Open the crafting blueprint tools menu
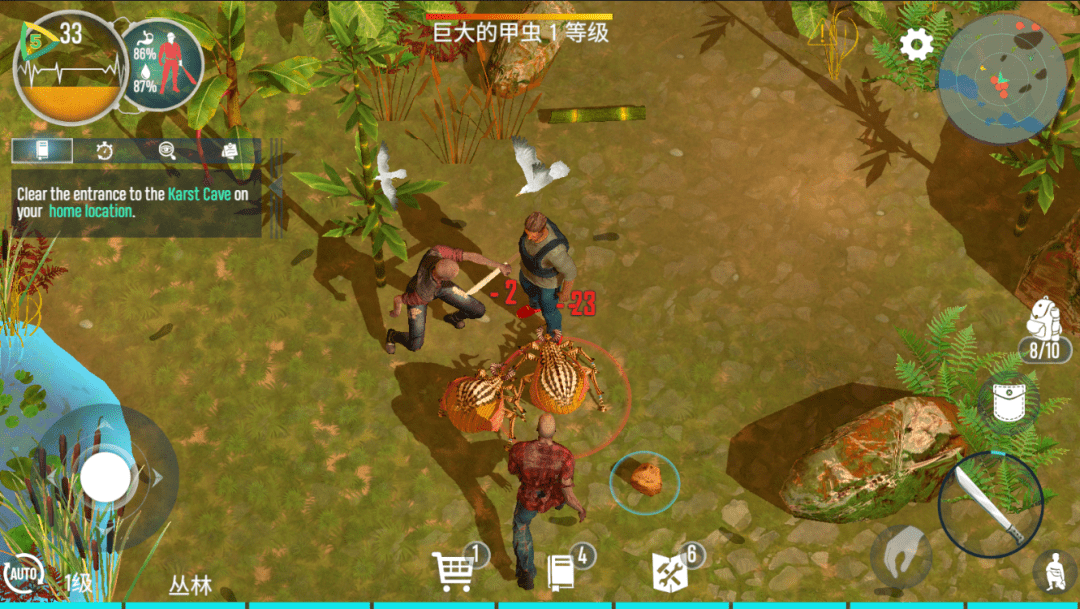 [668, 571]
